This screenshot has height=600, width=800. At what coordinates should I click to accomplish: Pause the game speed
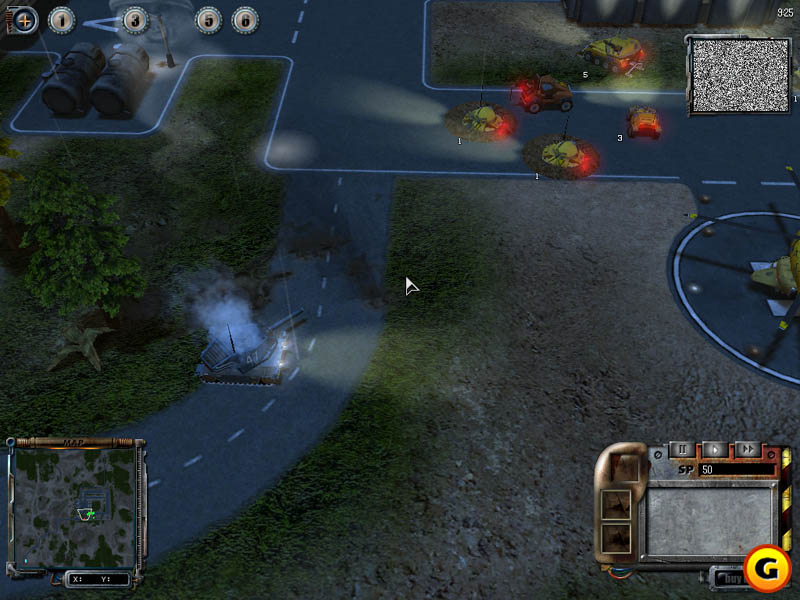pos(681,450)
